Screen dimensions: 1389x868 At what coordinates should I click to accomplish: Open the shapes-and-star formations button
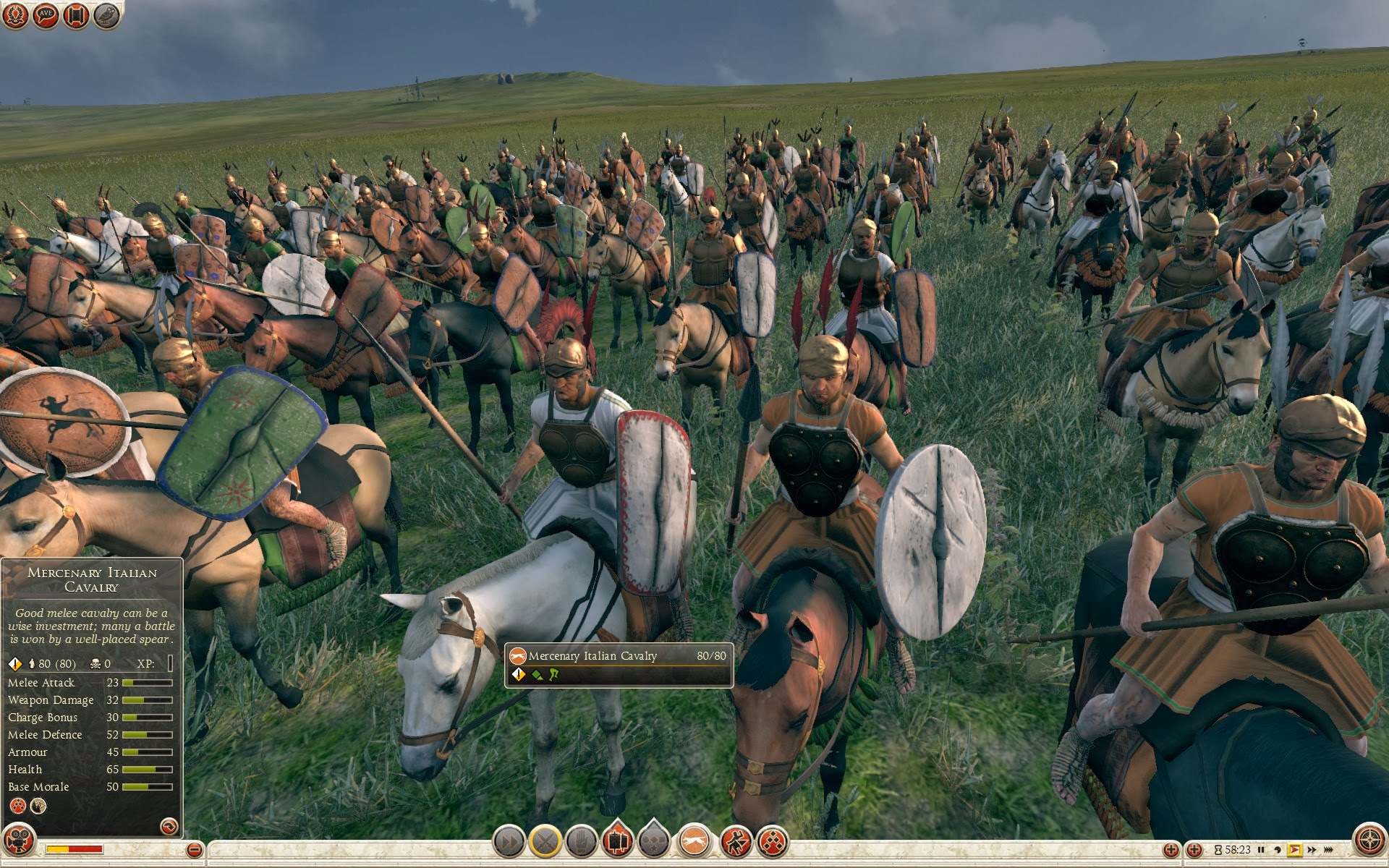point(655,841)
